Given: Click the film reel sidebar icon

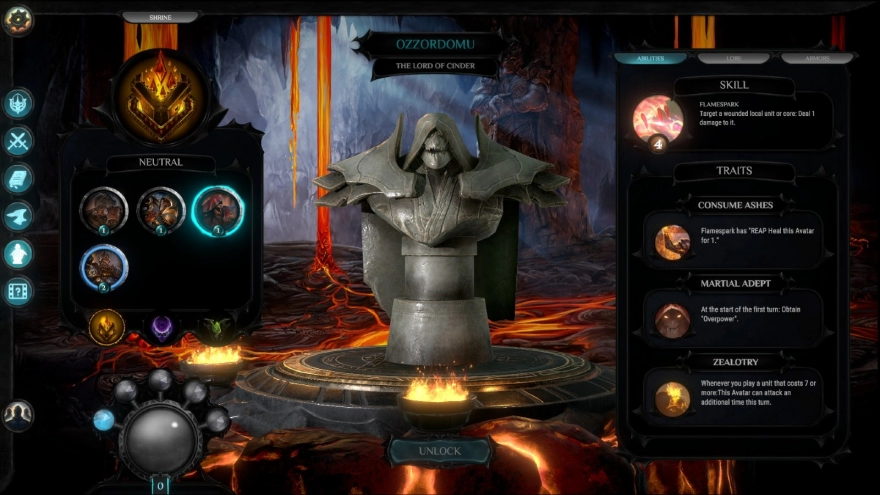Looking at the screenshot, I should pos(19,291).
